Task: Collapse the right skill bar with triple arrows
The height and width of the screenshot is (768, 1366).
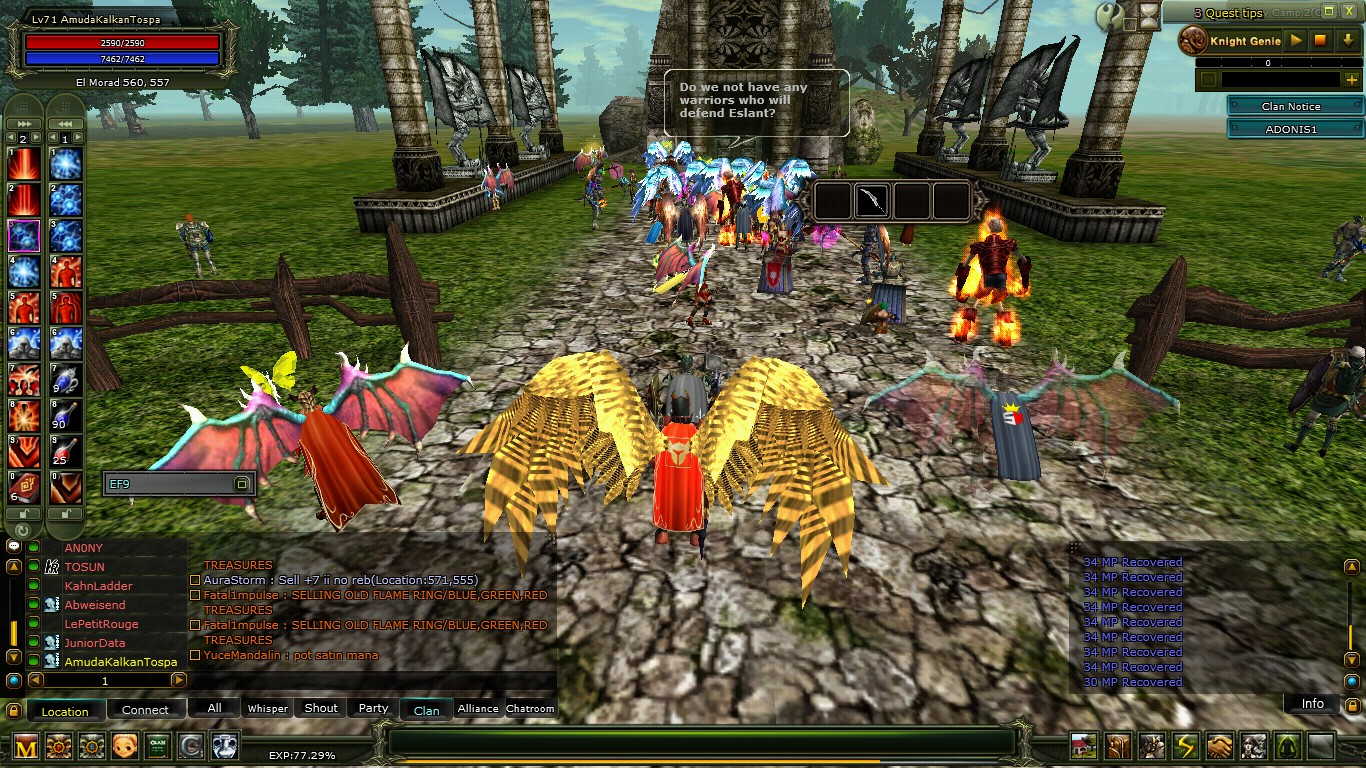Action: (66, 124)
